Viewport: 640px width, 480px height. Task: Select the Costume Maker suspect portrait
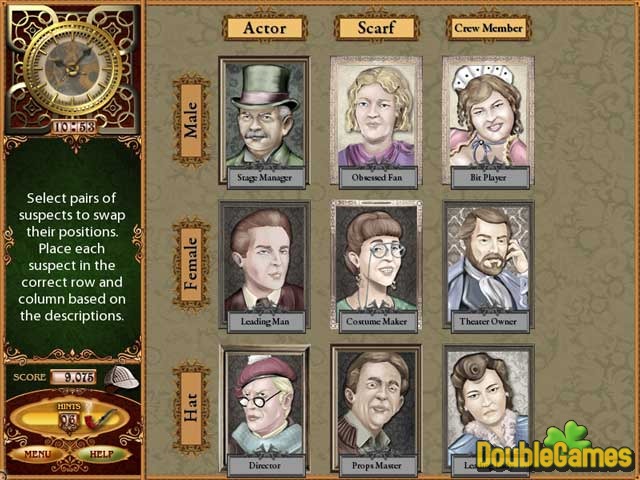pos(376,265)
